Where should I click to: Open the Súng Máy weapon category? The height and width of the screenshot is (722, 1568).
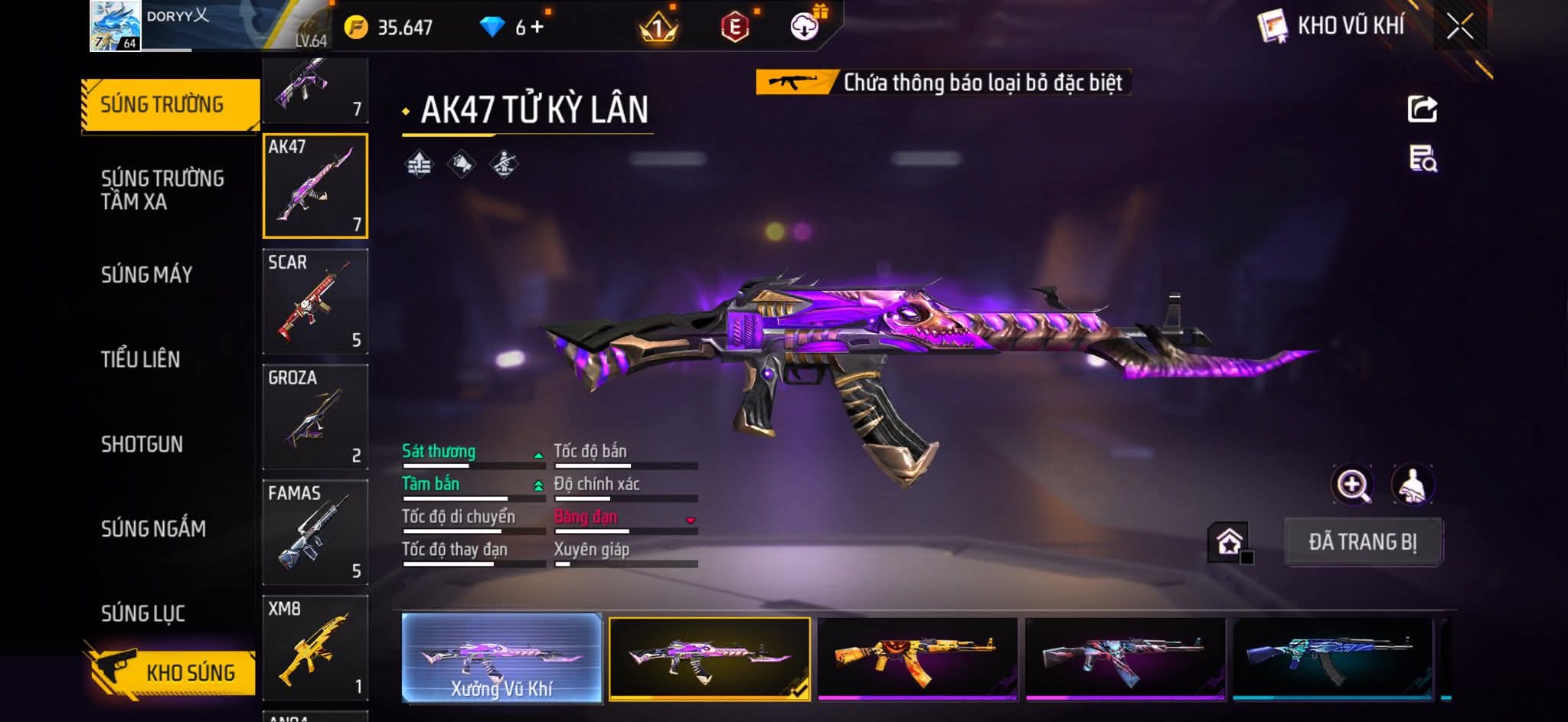coord(146,274)
